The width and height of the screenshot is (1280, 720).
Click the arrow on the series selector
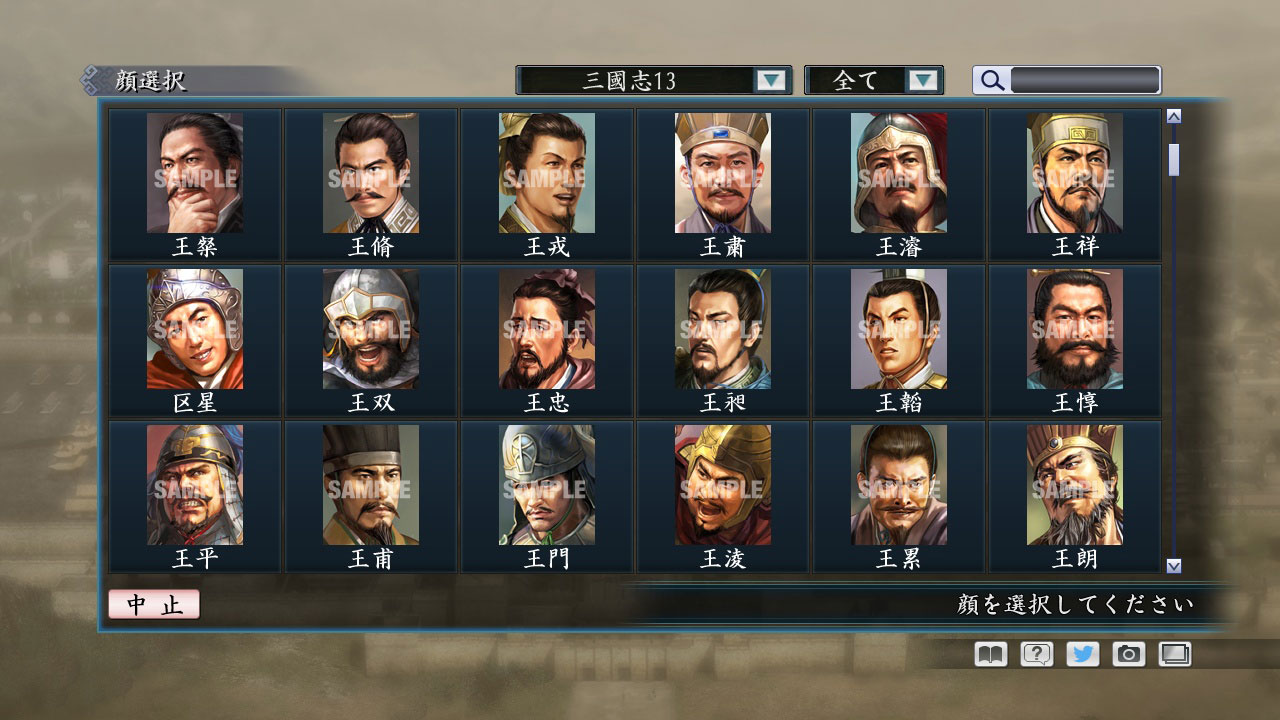pyautogui.click(x=770, y=80)
